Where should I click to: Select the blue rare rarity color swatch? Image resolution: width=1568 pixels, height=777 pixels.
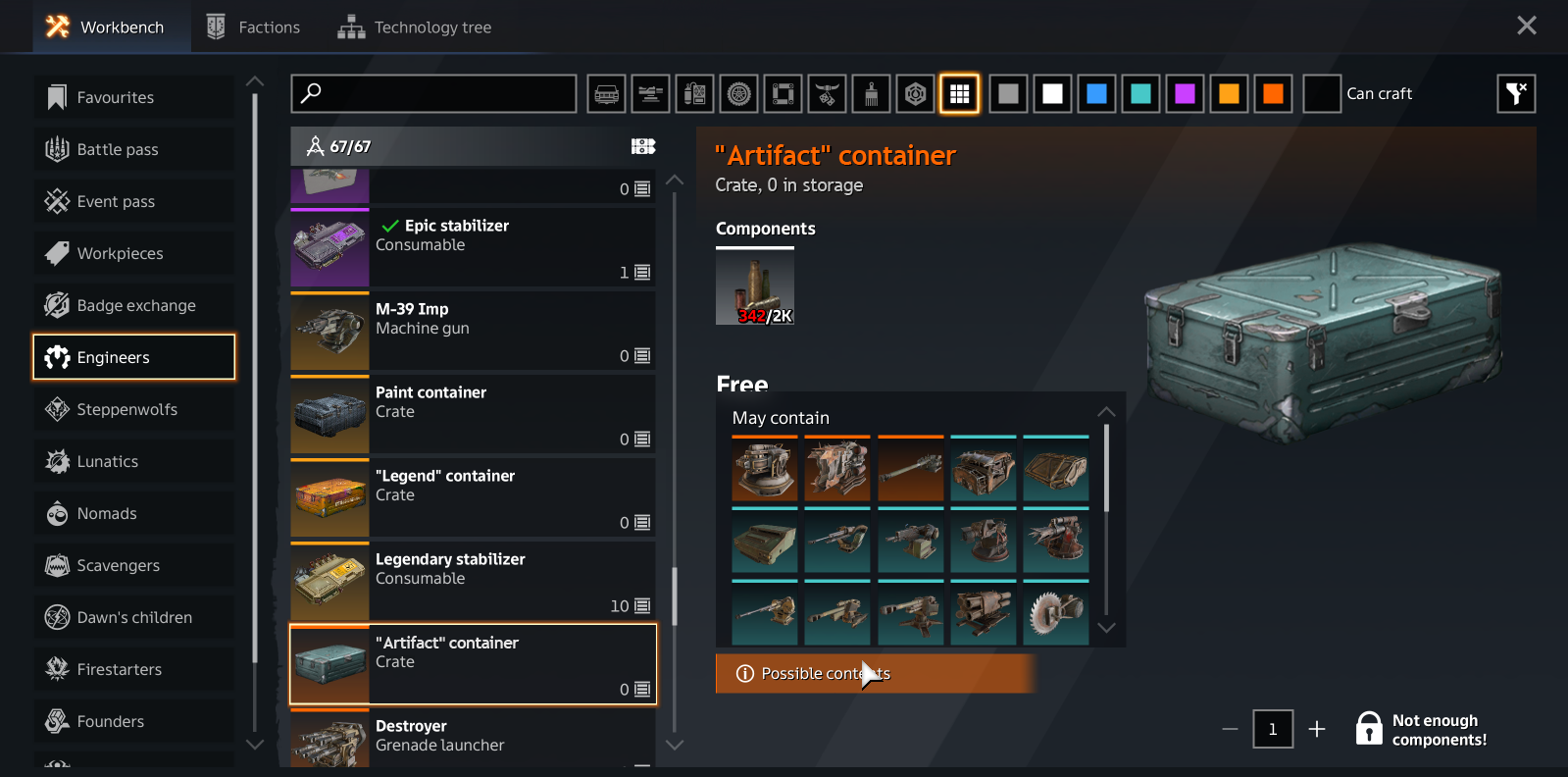click(1096, 93)
